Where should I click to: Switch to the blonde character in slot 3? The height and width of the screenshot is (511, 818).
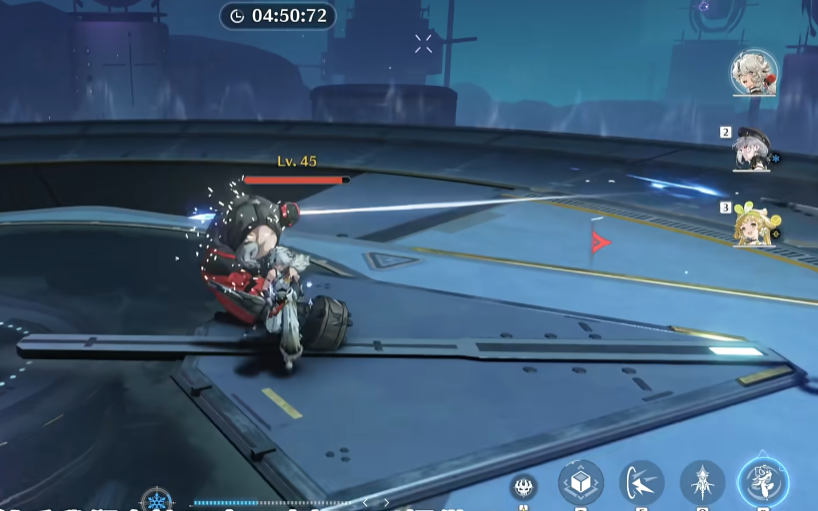click(x=752, y=226)
